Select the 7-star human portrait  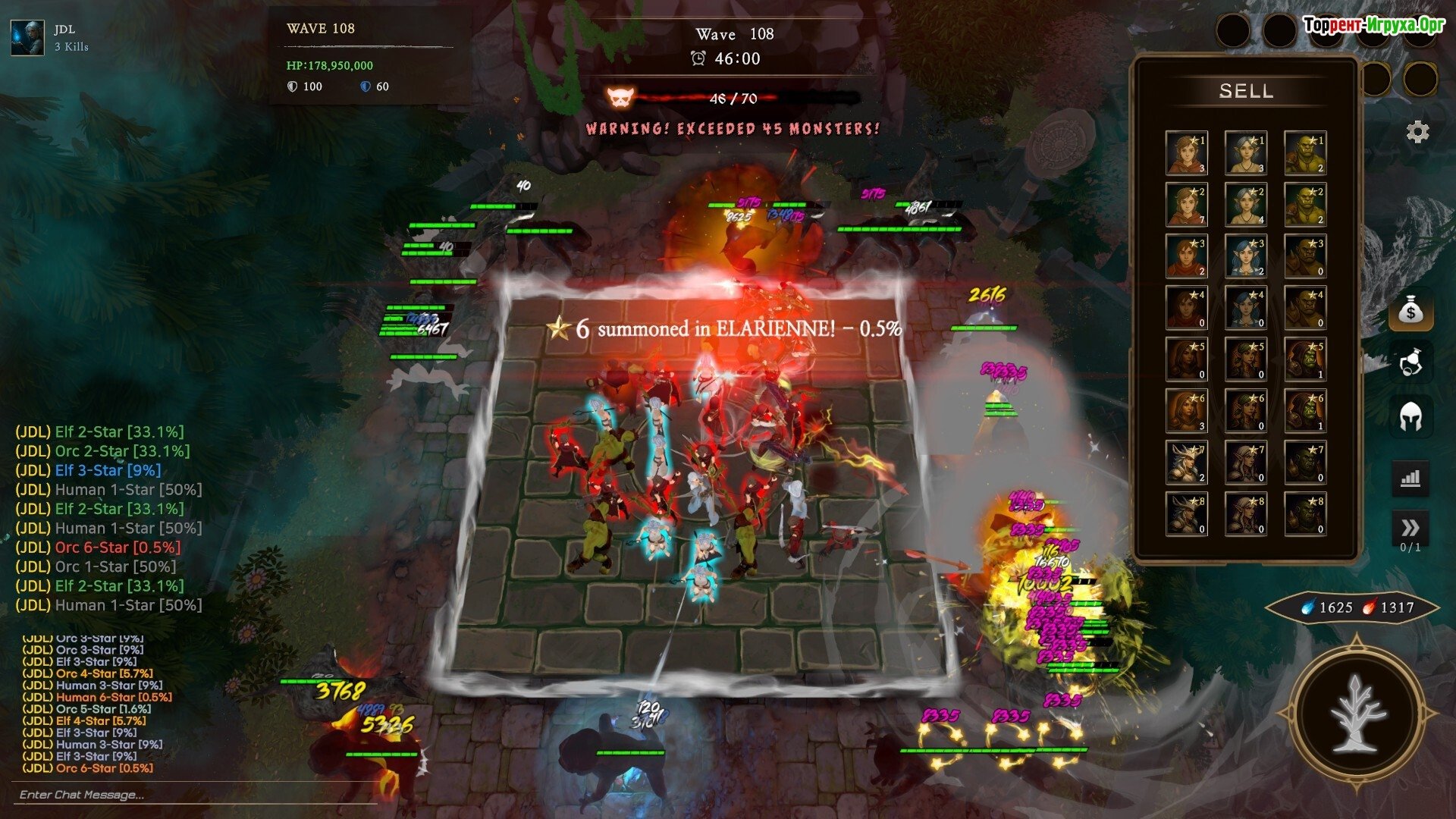[1186, 463]
